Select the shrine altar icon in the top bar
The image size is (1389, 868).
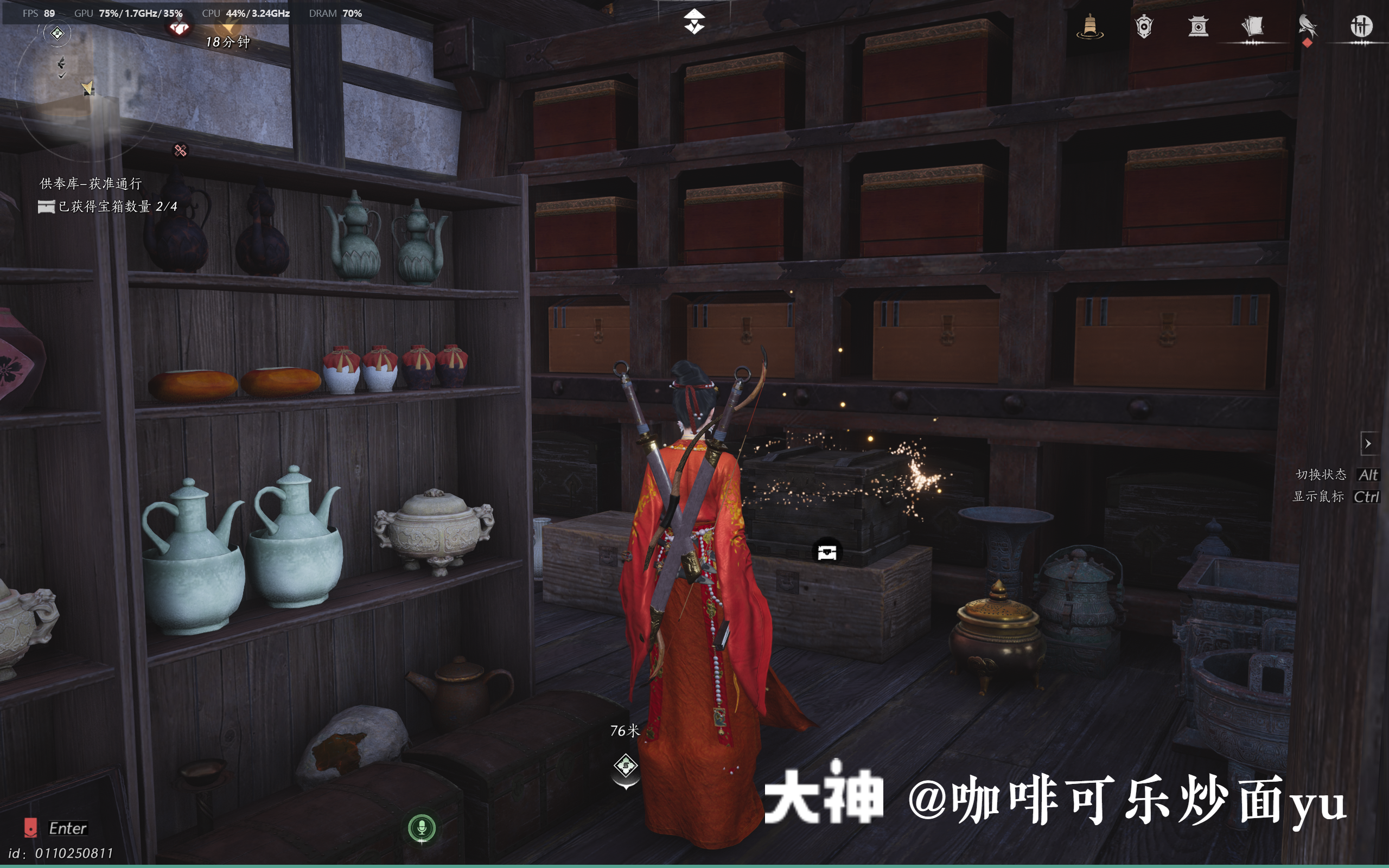click(x=1199, y=28)
